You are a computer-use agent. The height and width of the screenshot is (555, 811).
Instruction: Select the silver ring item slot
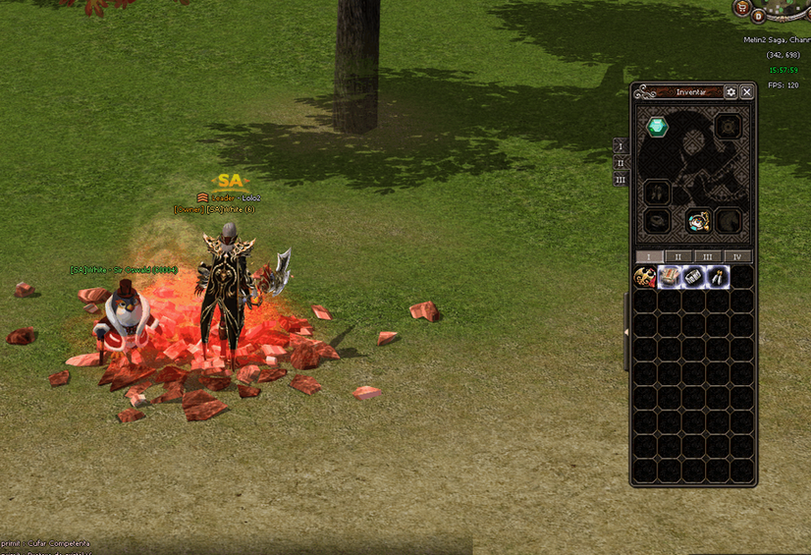coord(694,277)
